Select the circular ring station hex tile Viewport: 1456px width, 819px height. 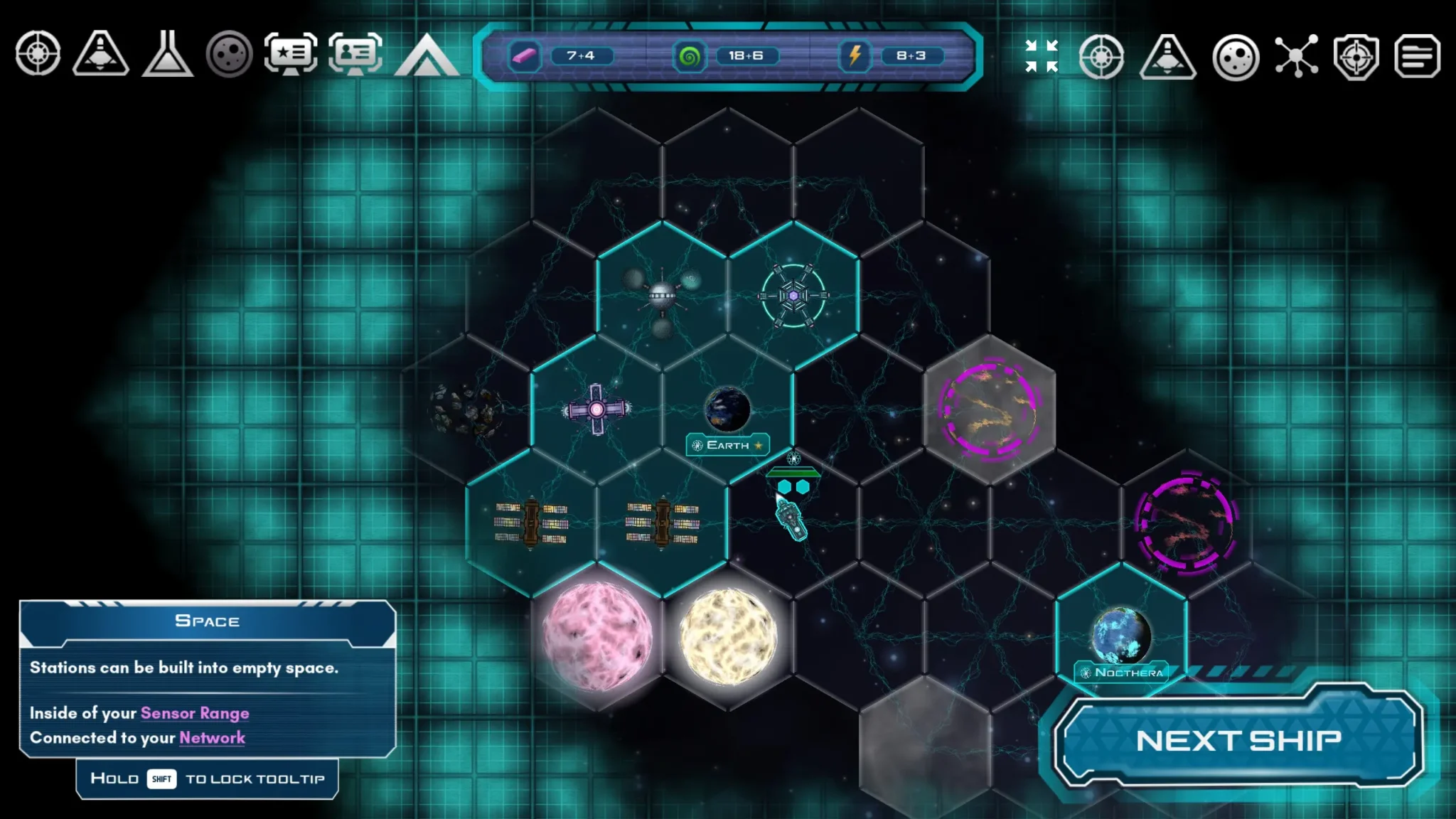coord(793,295)
